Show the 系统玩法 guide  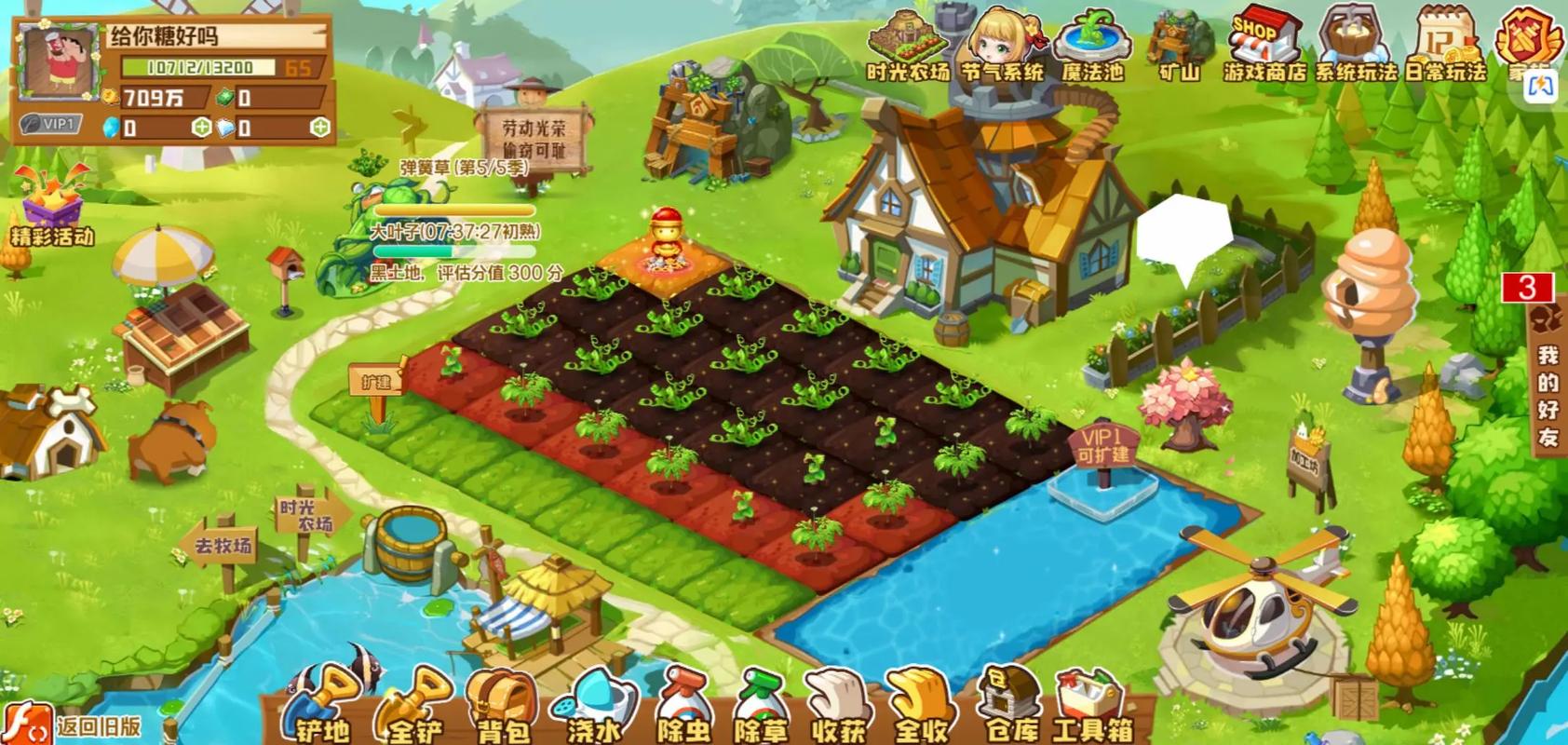click(x=1355, y=47)
